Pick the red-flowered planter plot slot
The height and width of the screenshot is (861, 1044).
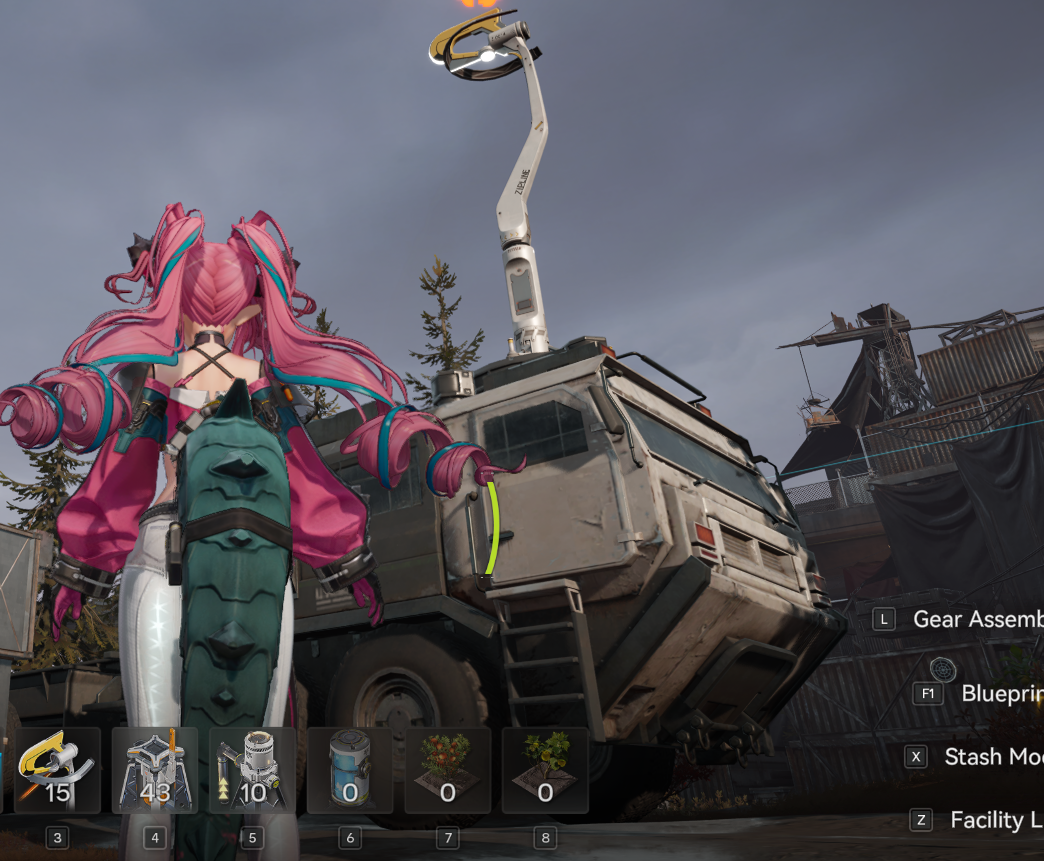[447, 770]
